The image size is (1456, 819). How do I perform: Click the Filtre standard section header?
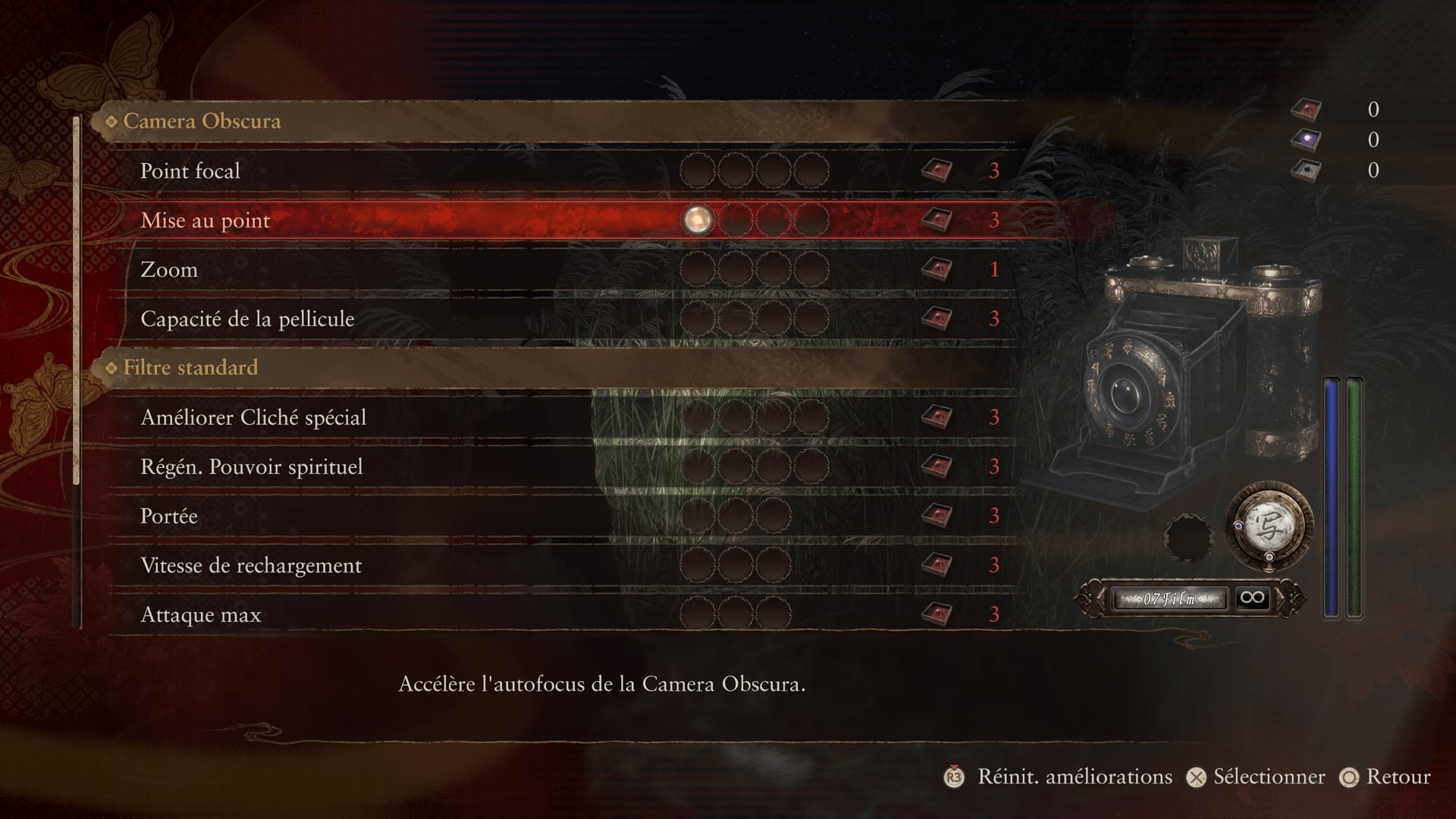coord(190,368)
